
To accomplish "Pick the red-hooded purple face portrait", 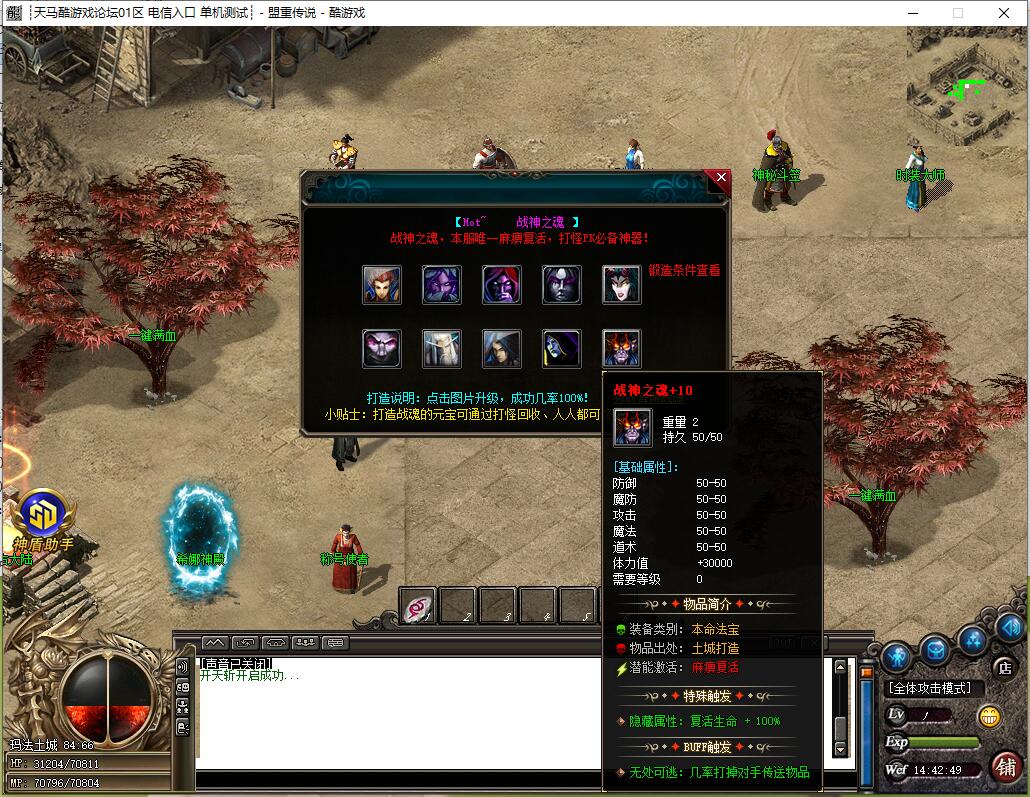I will (502, 285).
